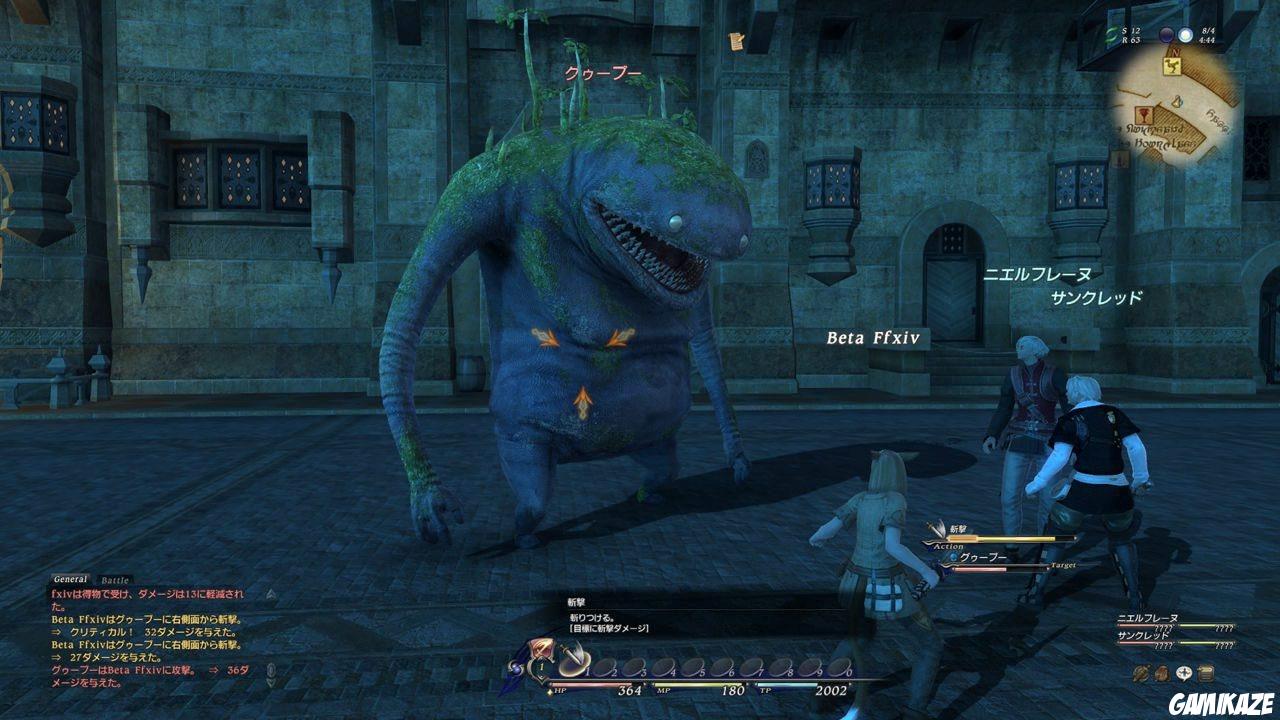Click the TP bar showing 2002

point(790,684)
